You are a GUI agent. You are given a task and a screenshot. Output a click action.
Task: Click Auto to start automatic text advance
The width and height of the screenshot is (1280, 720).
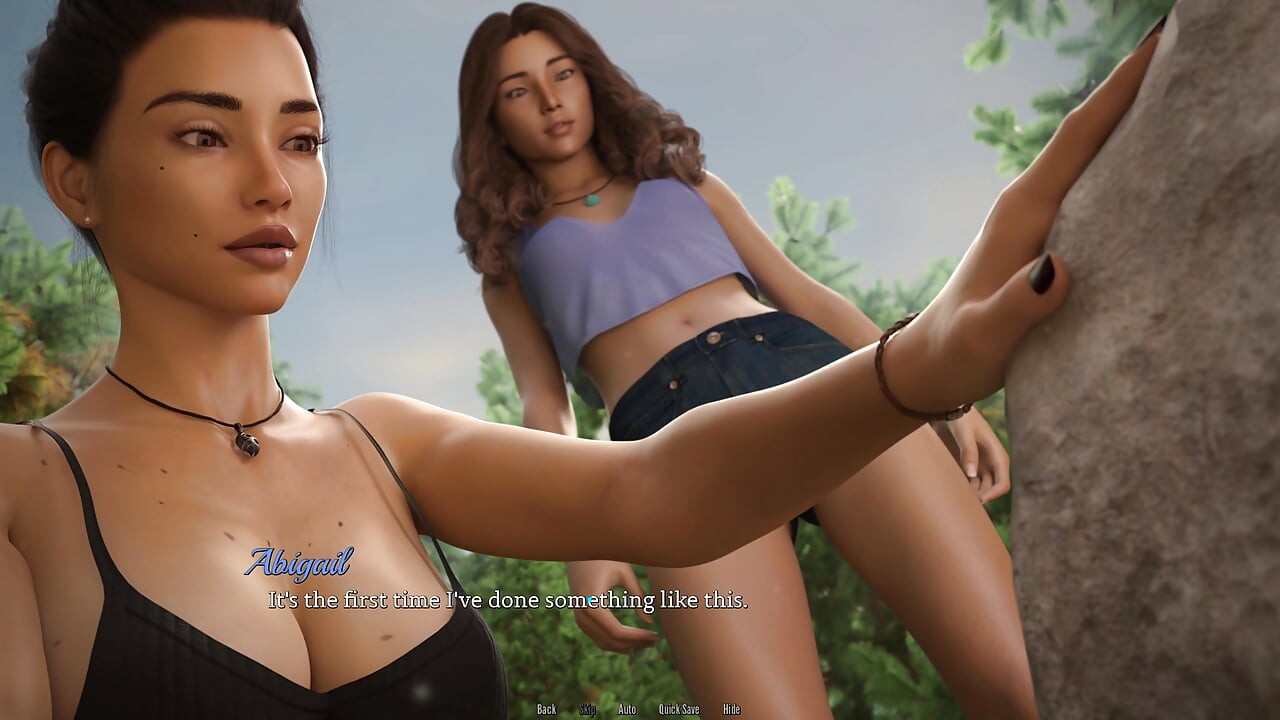[627, 709]
